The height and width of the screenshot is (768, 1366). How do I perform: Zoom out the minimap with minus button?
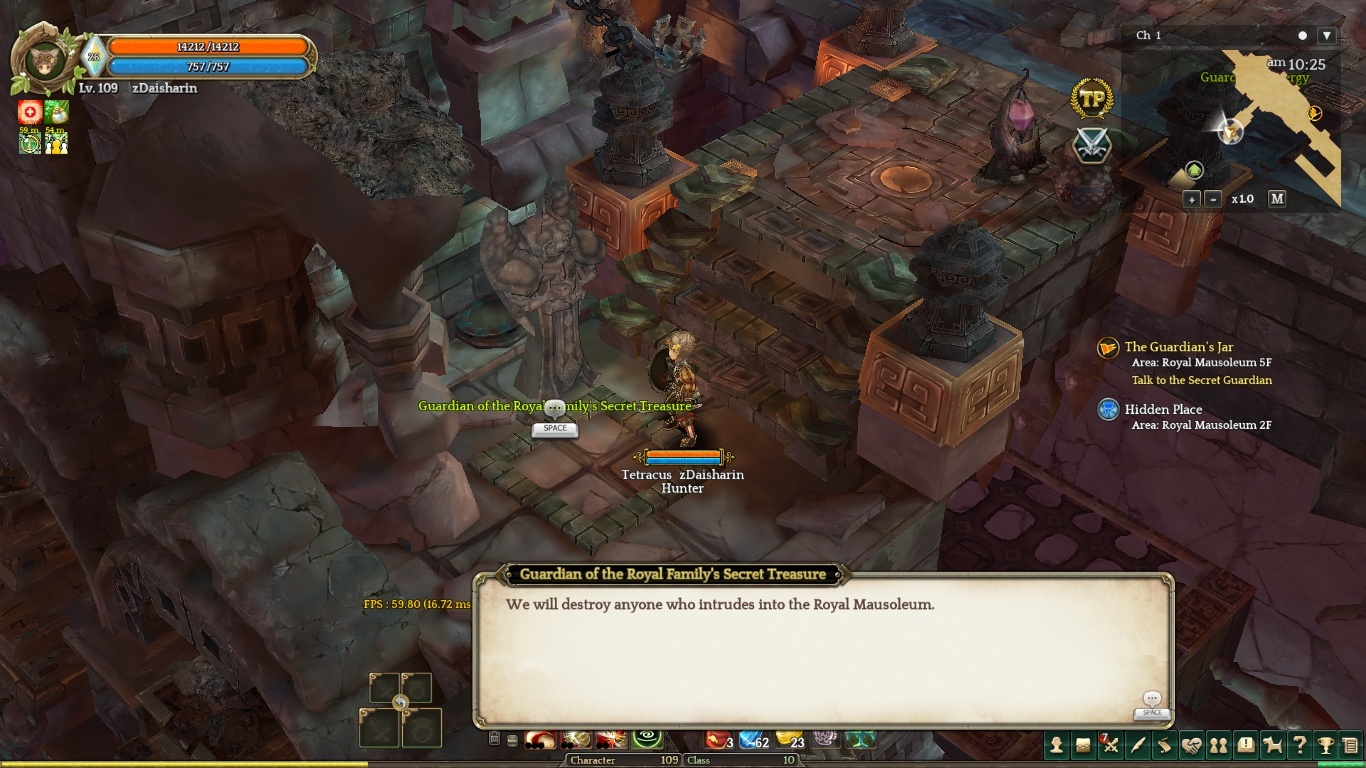(x=1213, y=199)
